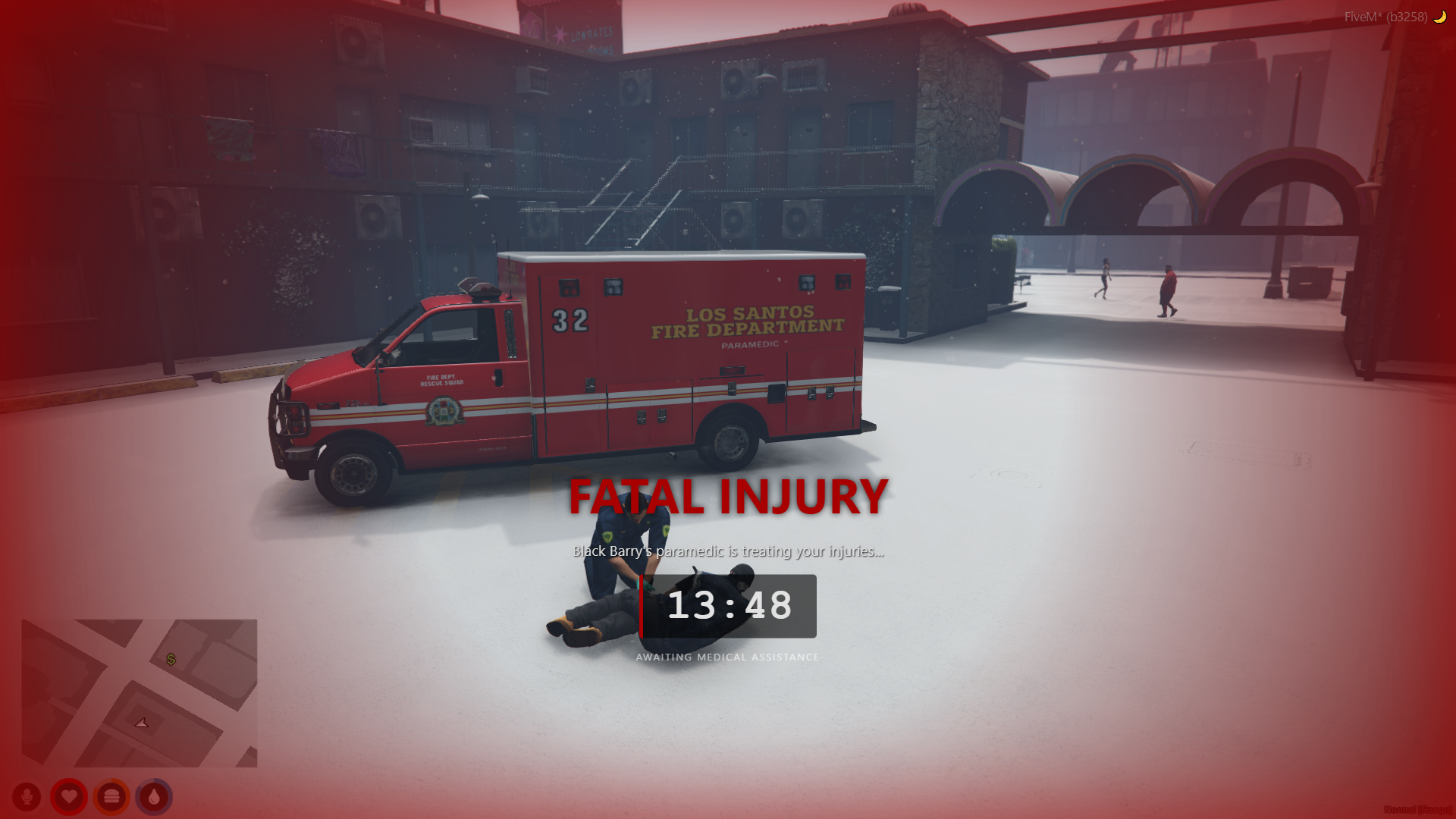Click the red timer progress bar

point(642,607)
